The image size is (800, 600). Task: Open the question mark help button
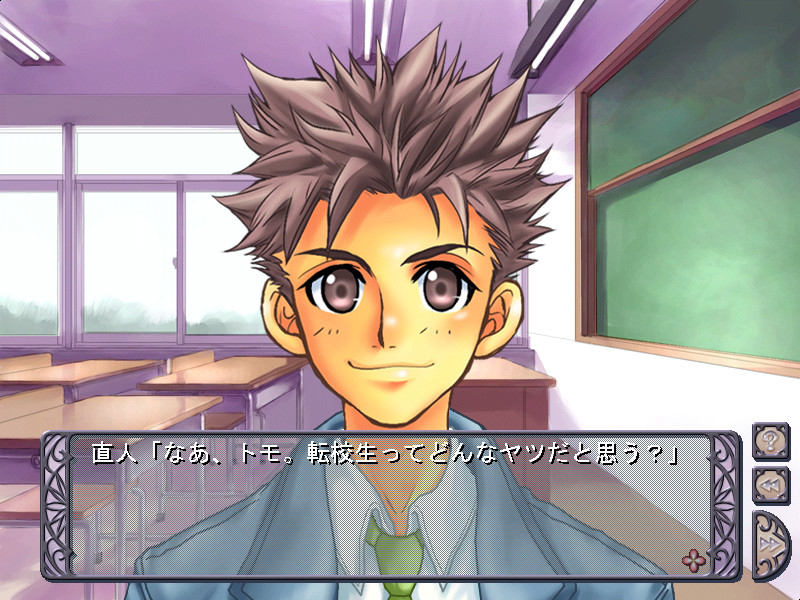pos(771,440)
